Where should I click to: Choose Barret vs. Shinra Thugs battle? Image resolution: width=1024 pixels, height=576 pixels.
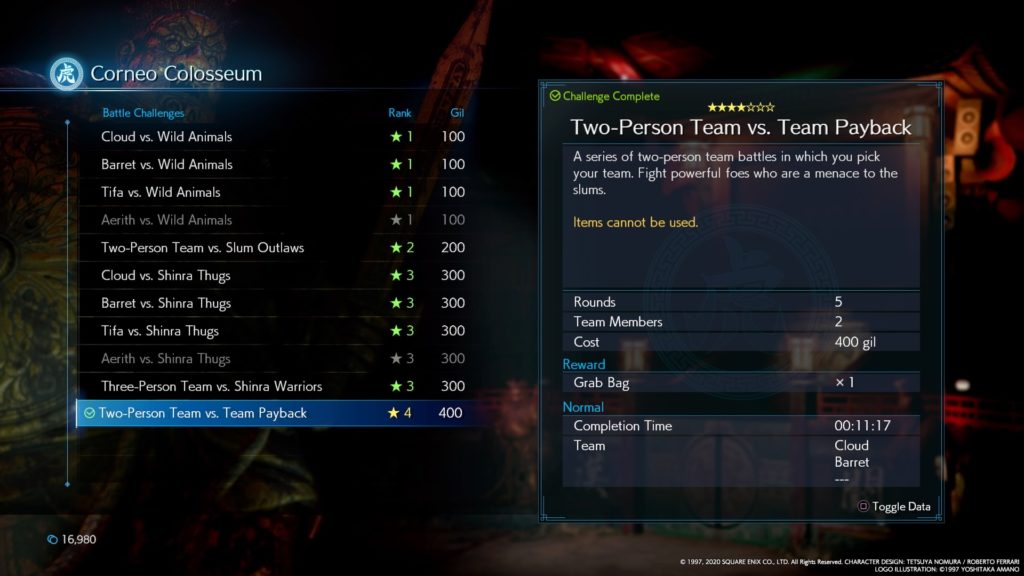[x=166, y=303]
